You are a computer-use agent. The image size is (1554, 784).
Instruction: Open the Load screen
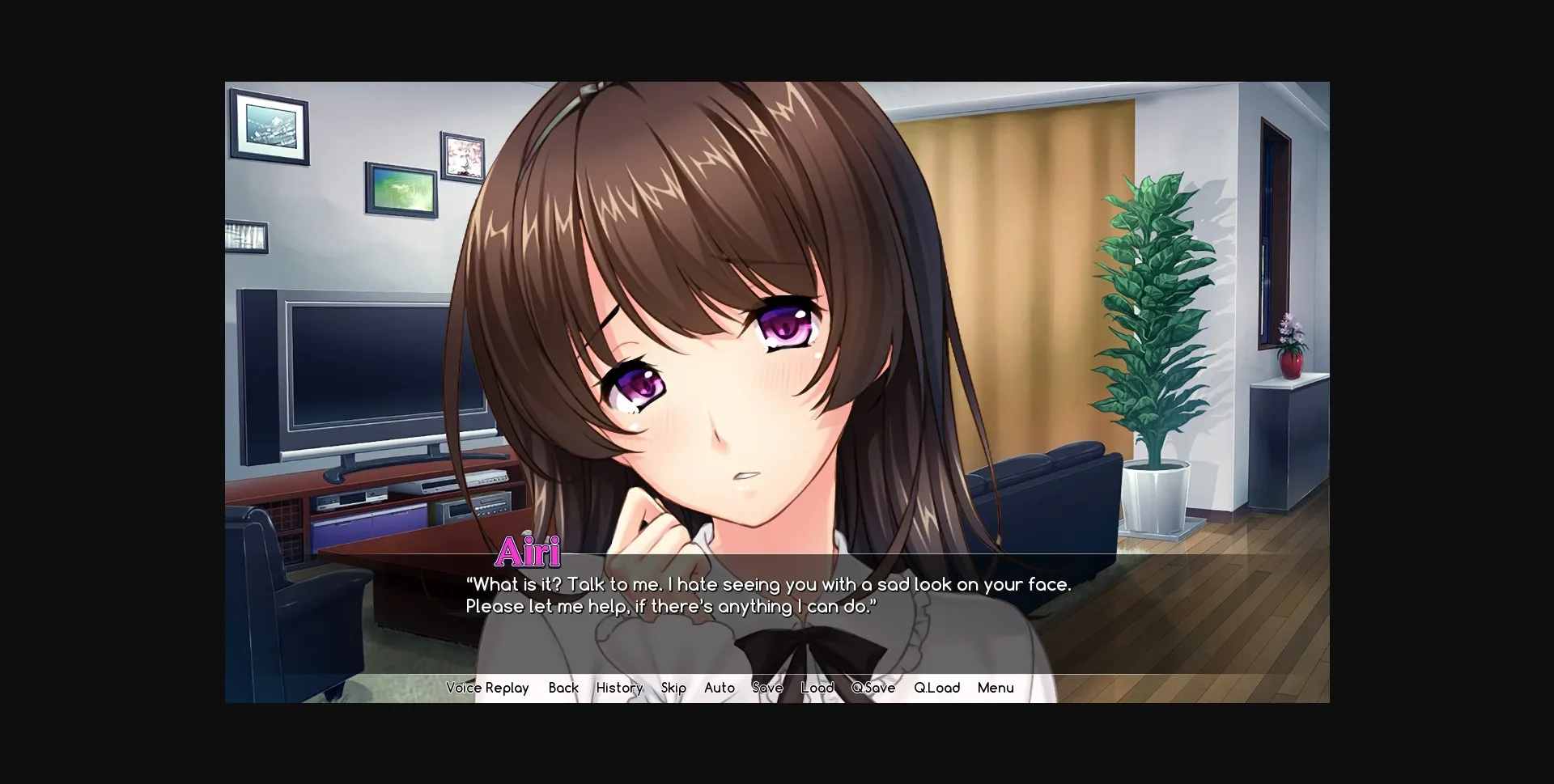point(816,688)
